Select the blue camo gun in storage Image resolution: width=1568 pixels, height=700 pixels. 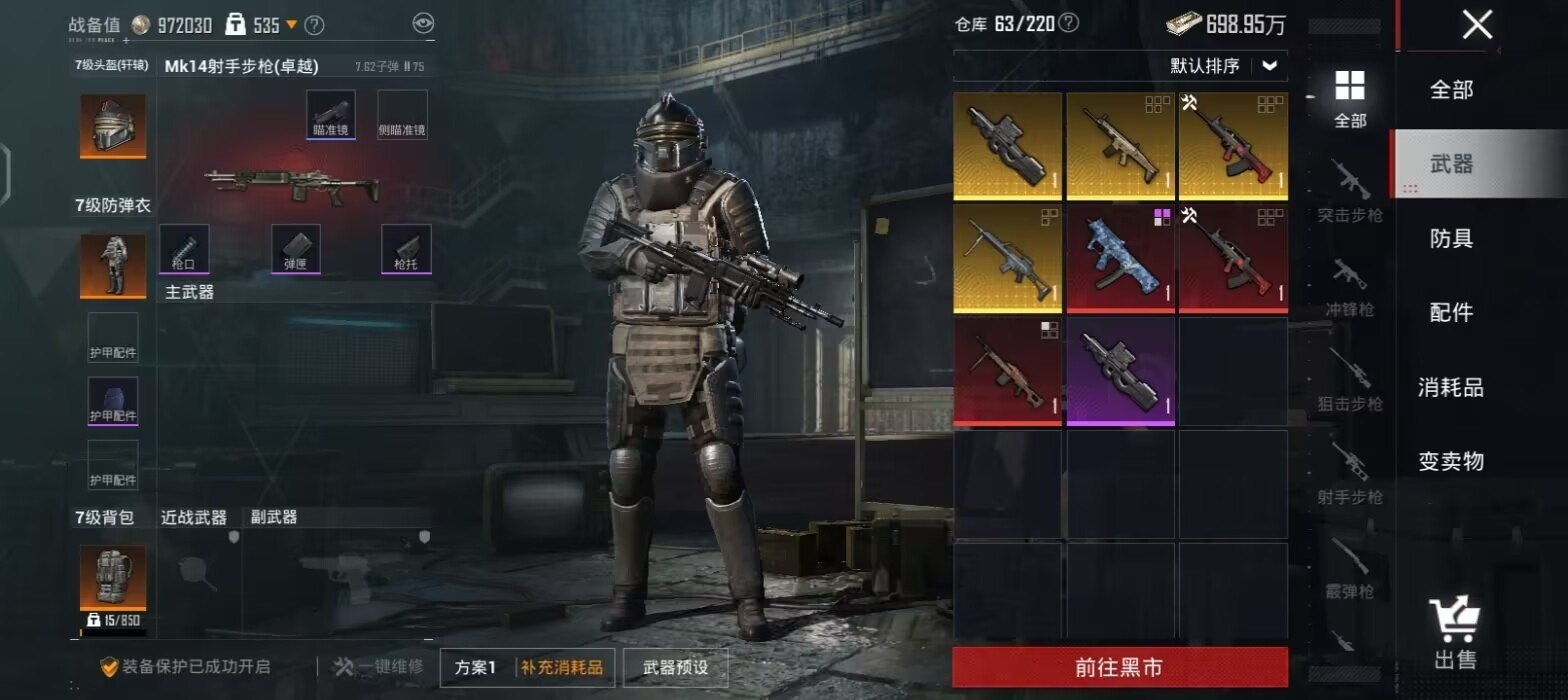pyautogui.click(x=1120, y=258)
